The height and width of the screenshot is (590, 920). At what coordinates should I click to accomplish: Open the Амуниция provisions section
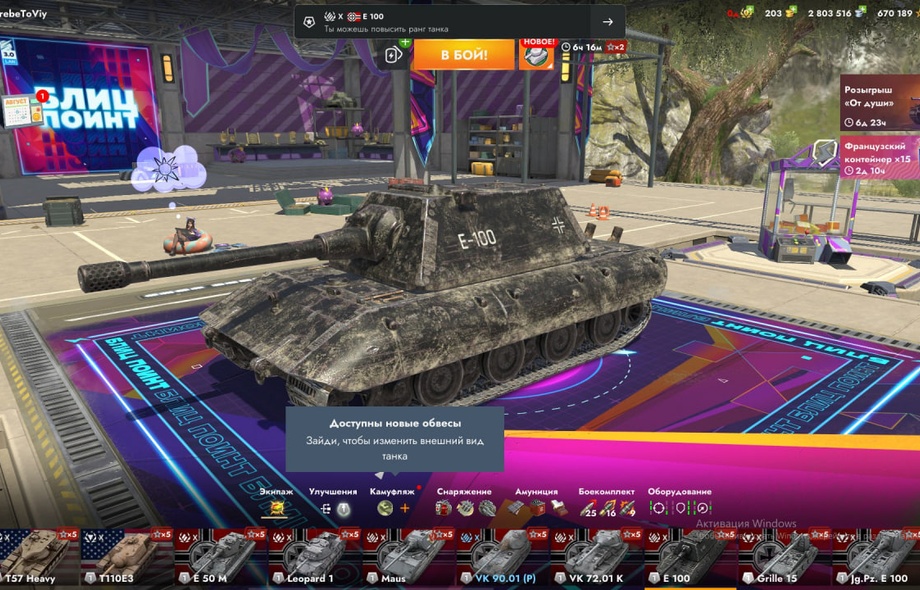536,508
